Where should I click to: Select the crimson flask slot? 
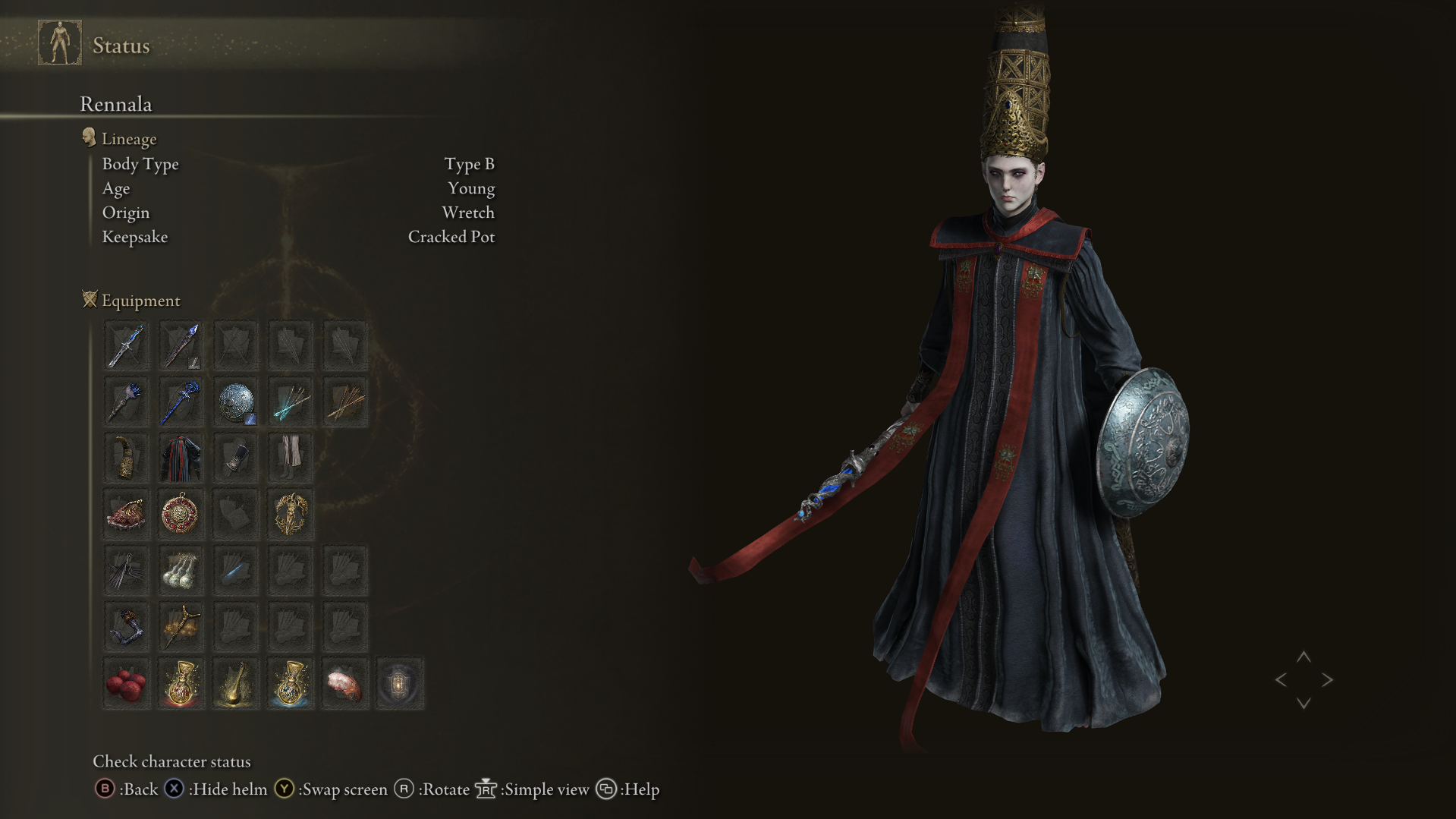181,684
